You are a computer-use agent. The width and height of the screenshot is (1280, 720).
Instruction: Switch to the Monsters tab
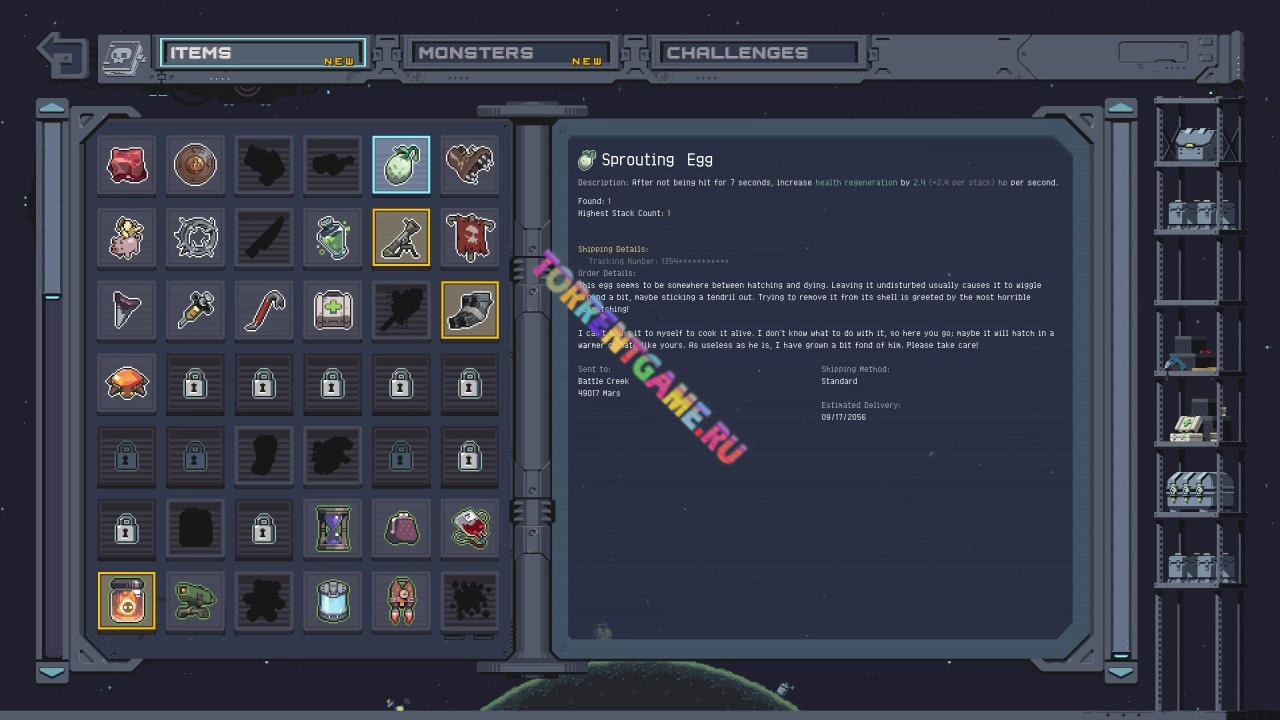(506, 53)
